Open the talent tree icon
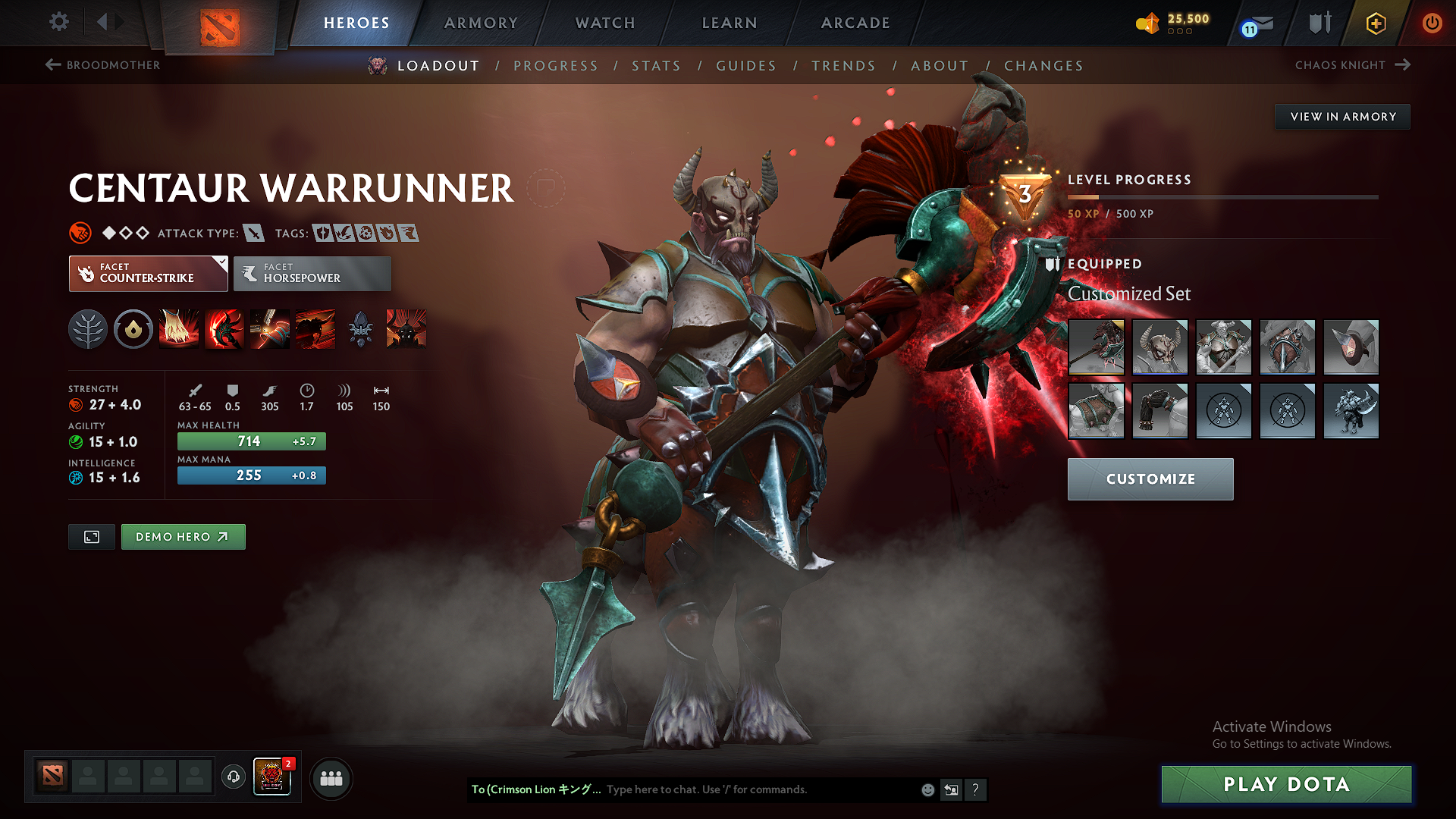The height and width of the screenshot is (819, 1456). click(x=88, y=329)
